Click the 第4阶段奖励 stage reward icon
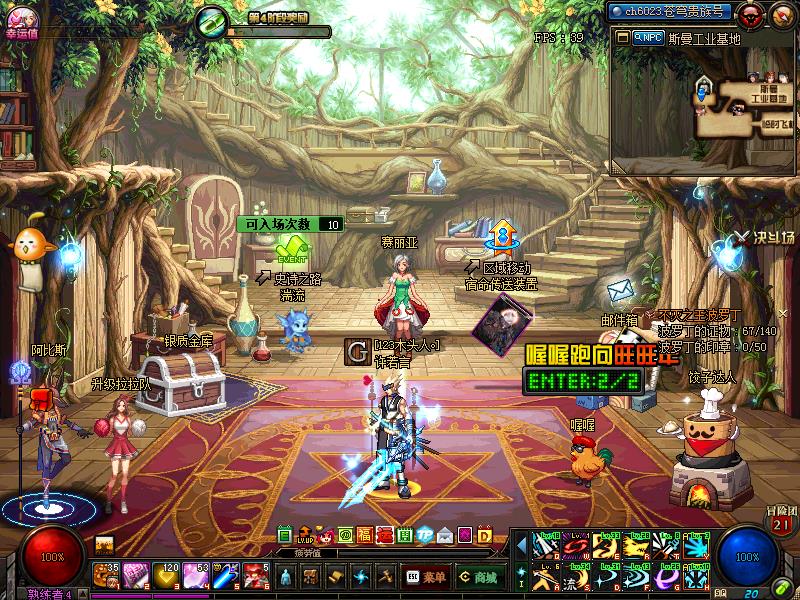The image size is (800, 600). pyautogui.click(x=213, y=22)
